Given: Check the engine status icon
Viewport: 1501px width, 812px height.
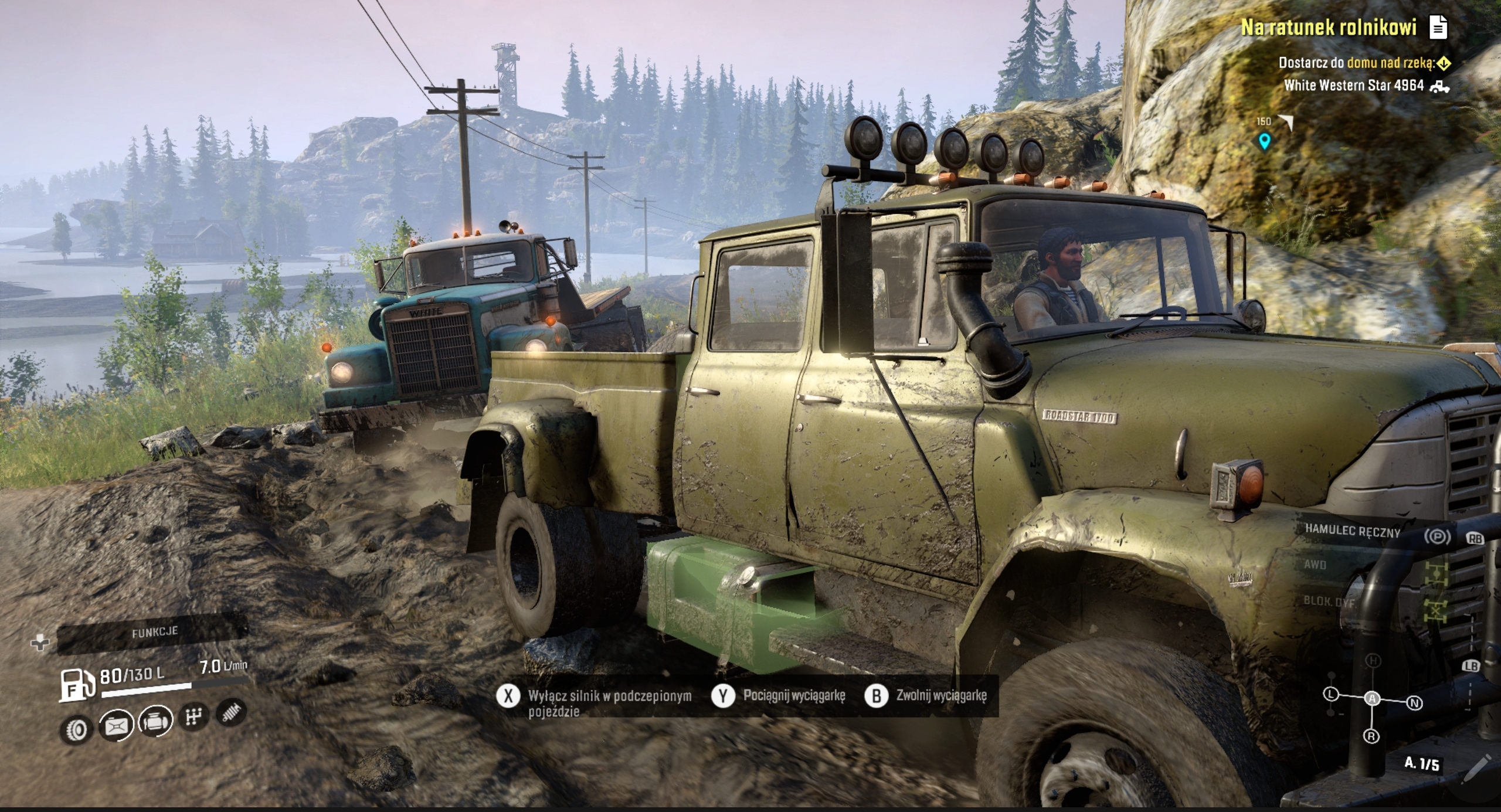Looking at the screenshot, I should (x=156, y=721).
